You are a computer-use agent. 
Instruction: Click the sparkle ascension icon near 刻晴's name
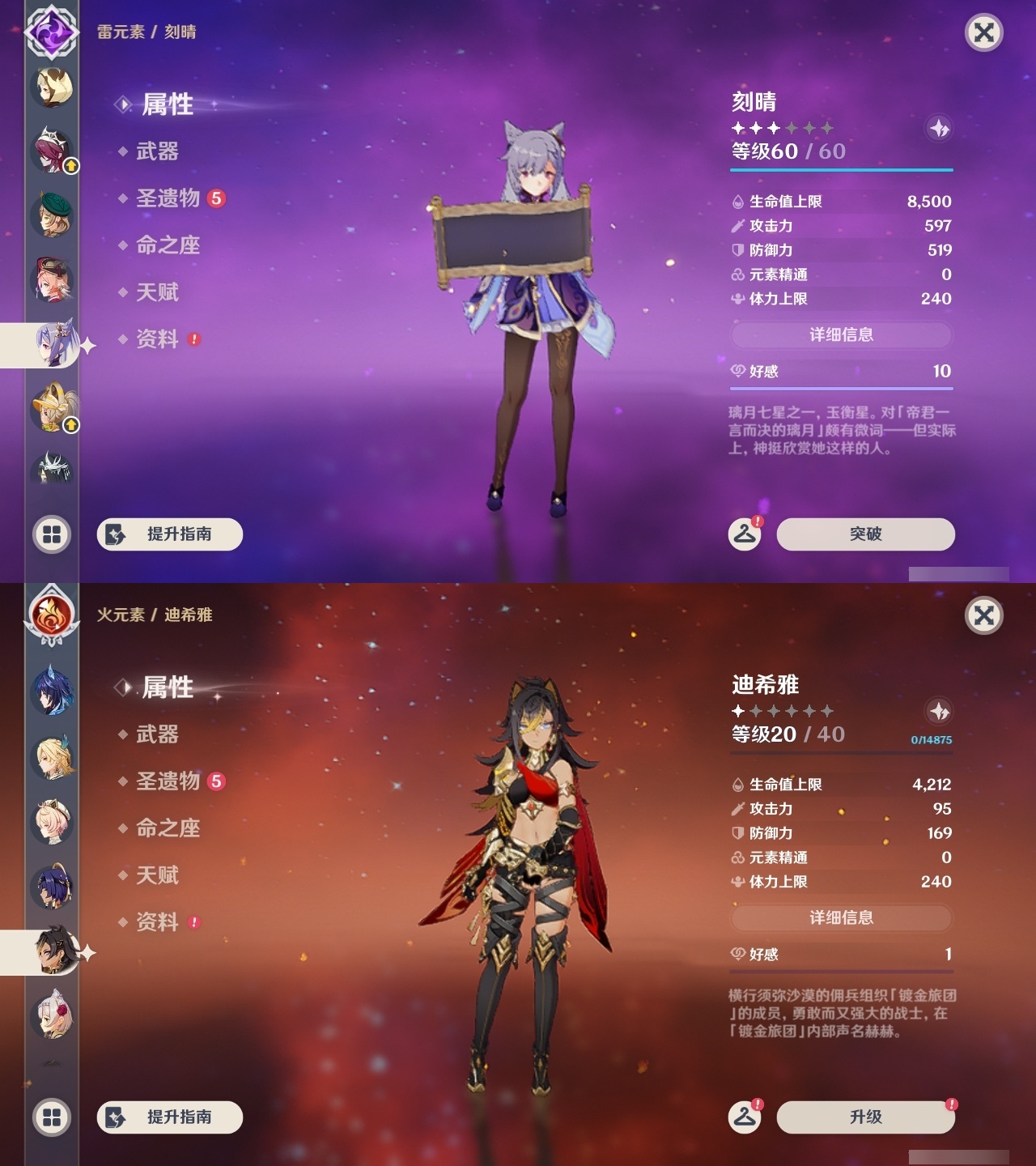pyautogui.click(x=938, y=130)
